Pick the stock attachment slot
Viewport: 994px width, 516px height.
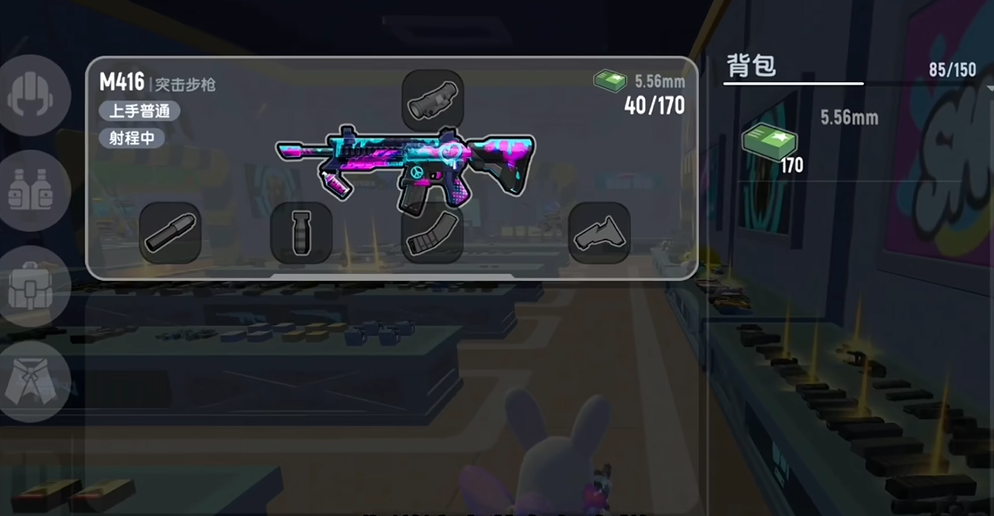click(x=599, y=233)
